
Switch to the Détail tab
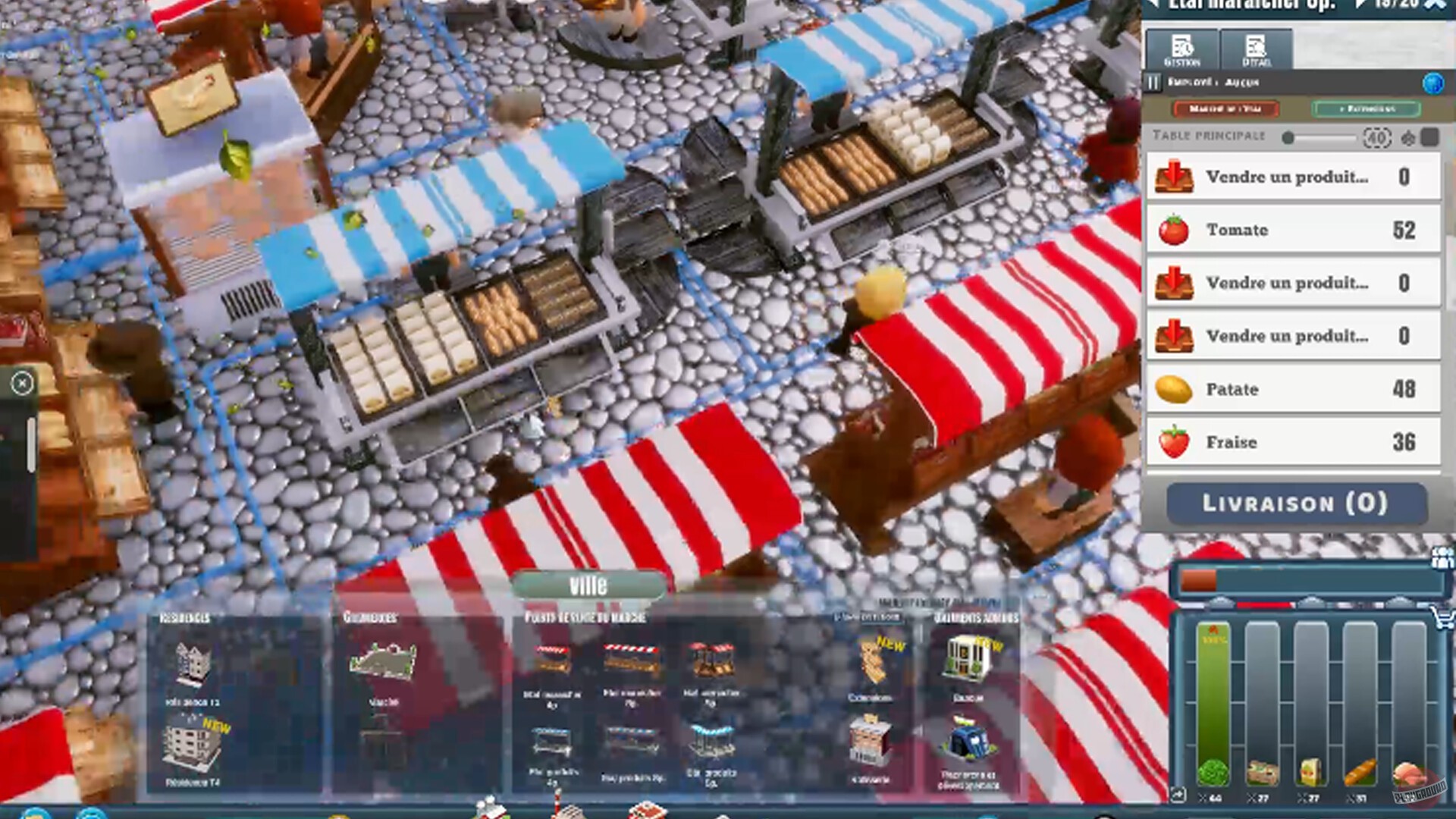(x=1255, y=49)
